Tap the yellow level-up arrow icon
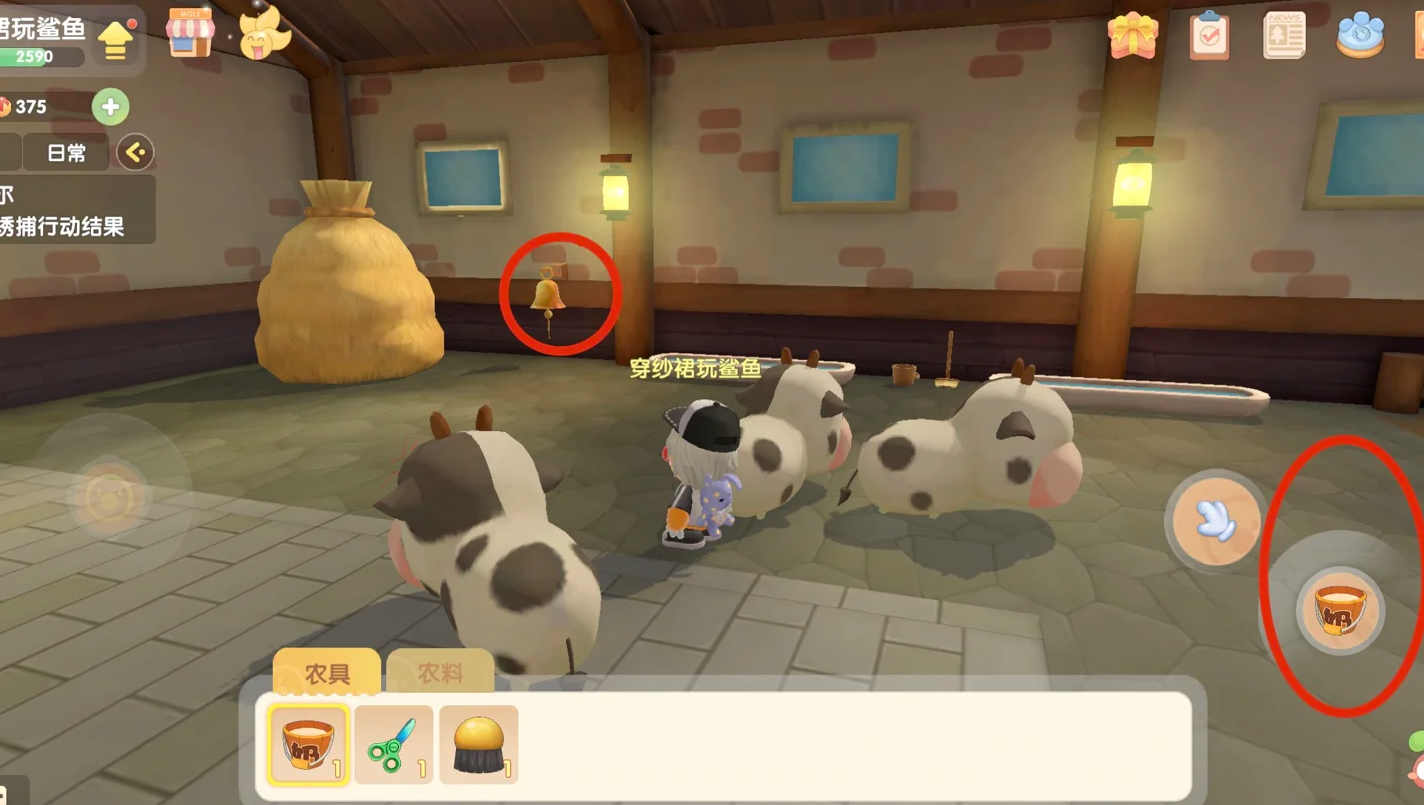The height and width of the screenshot is (805, 1424). 116,40
